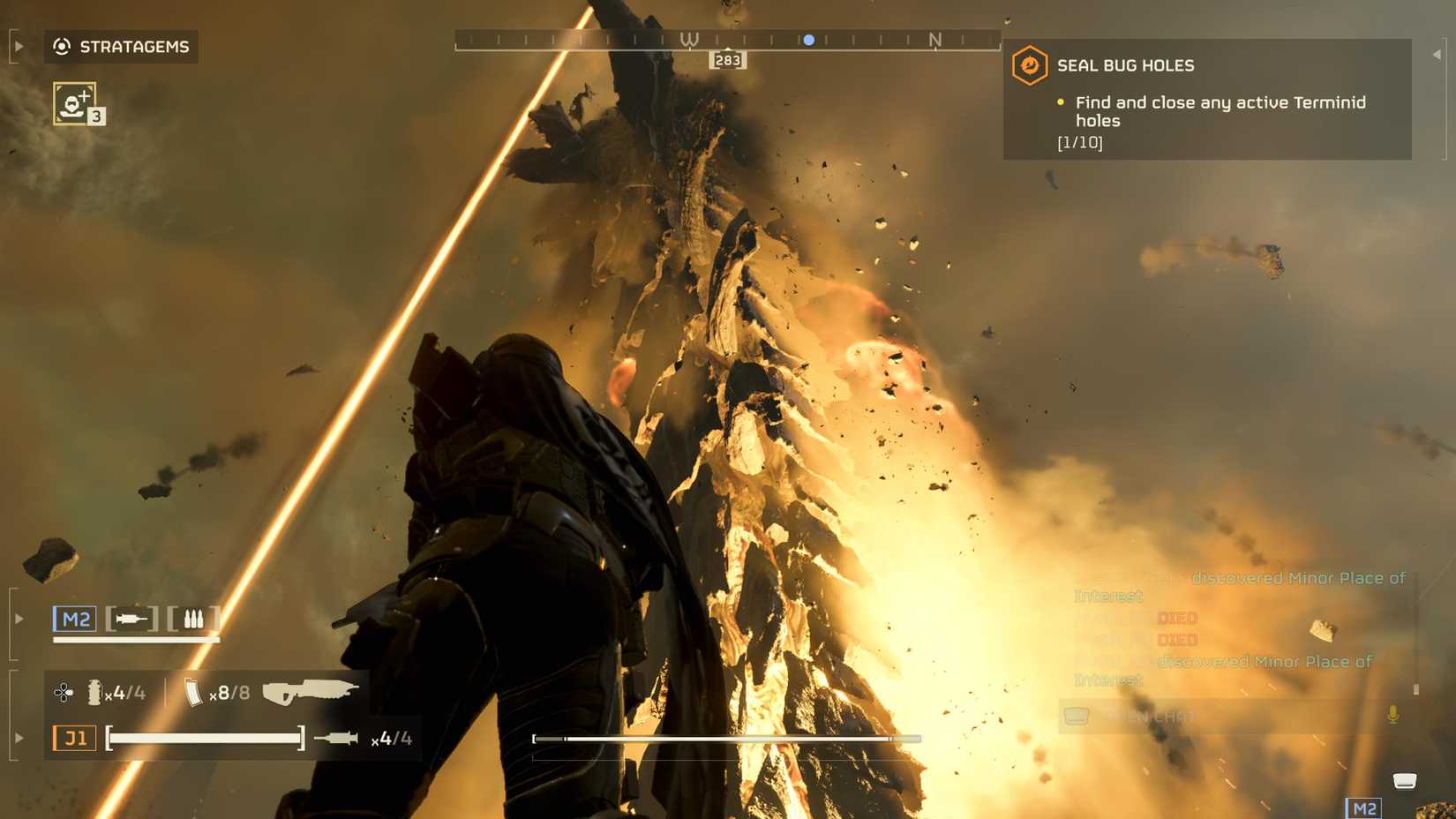Toggle the bullets slot on the M2 panel
This screenshot has height=819, width=1456.
(196, 619)
